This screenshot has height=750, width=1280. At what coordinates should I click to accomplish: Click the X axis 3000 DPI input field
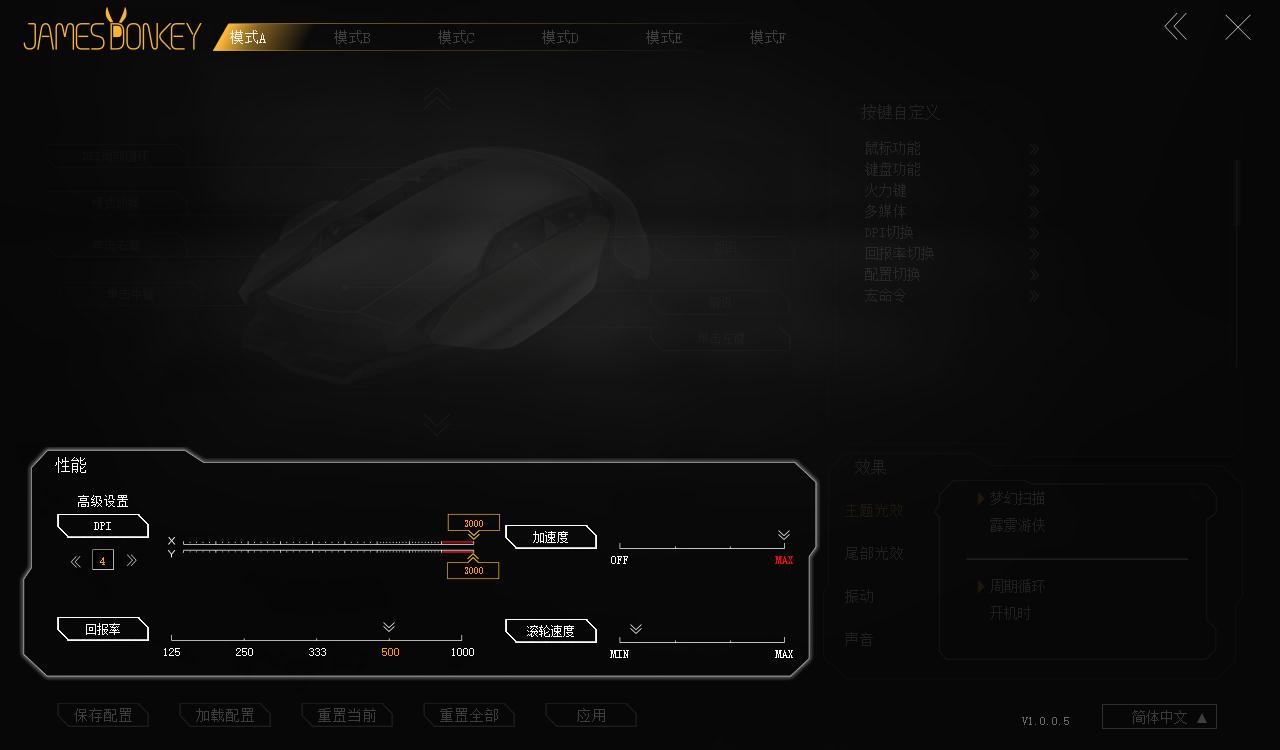coord(472,522)
